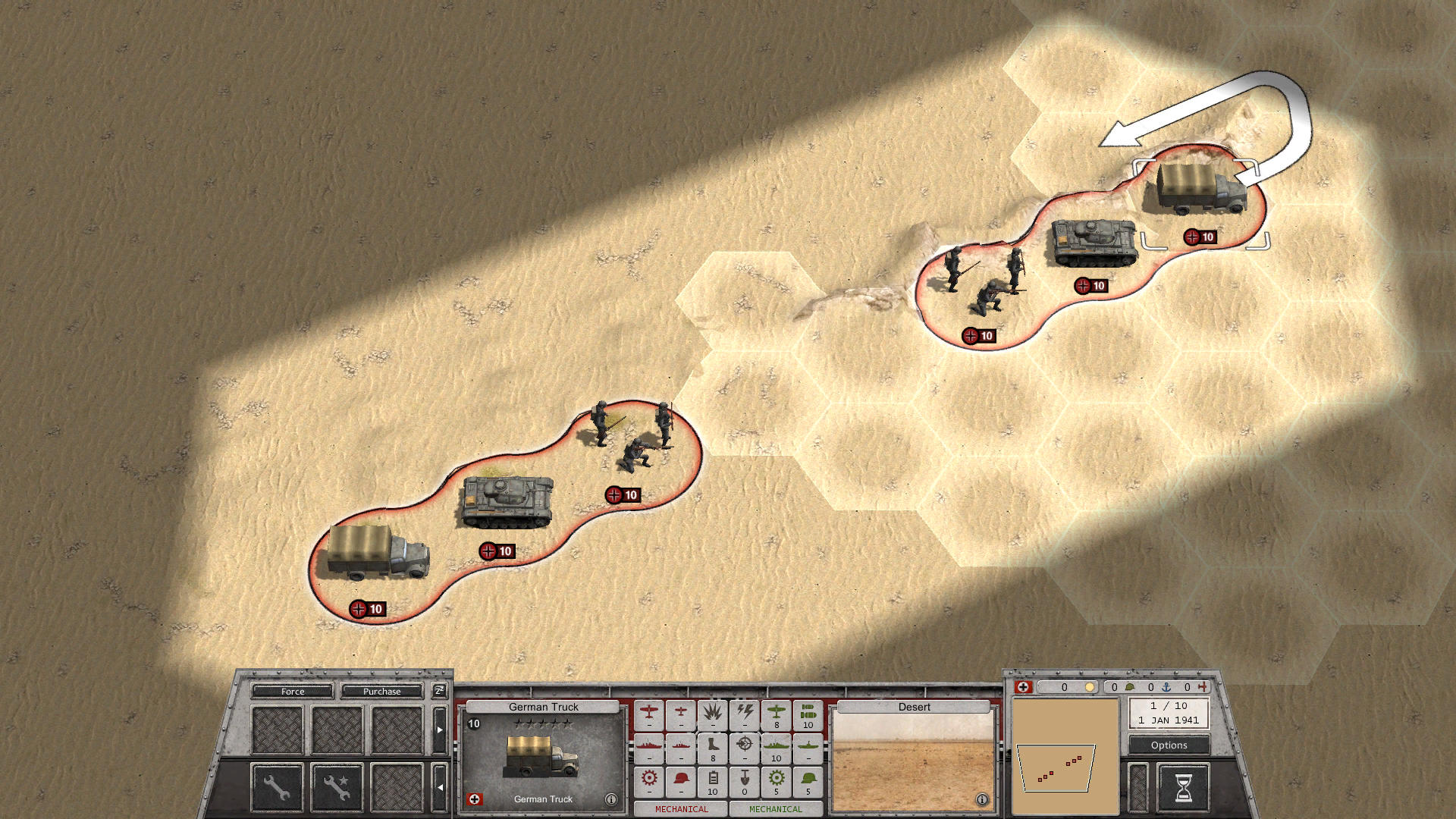The height and width of the screenshot is (819, 1456).
Task: Toggle the Z² sleep mode for the unit
Action: (x=440, y=691)
